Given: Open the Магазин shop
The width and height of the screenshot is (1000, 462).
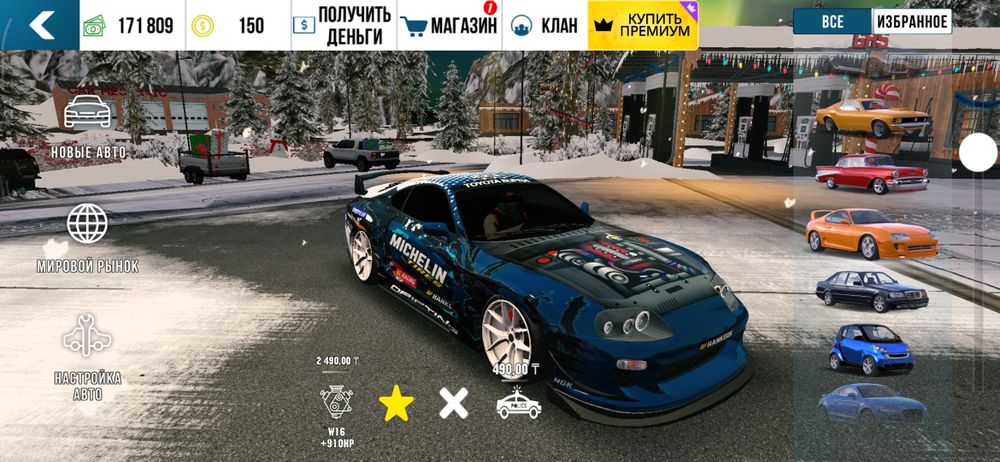Looking at the screenshot, I should click(449, 26).
